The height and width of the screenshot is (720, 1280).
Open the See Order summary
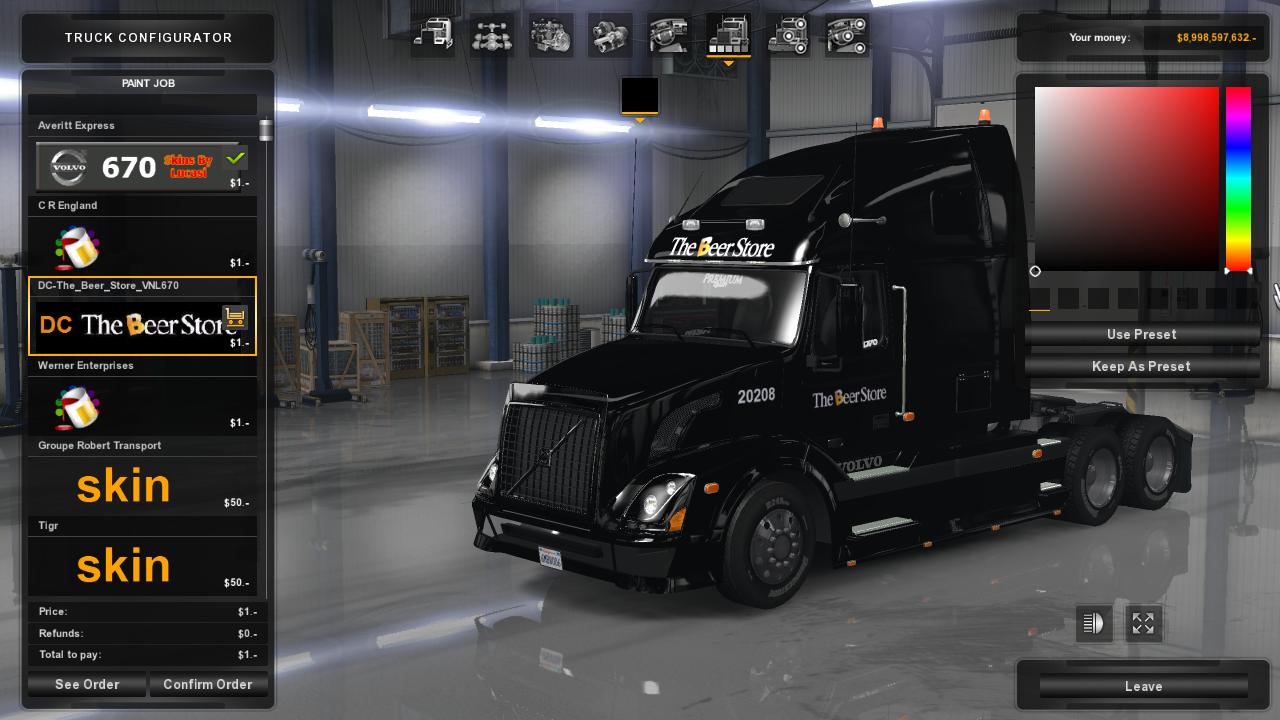pyautogui.click(x=87, y=685)
